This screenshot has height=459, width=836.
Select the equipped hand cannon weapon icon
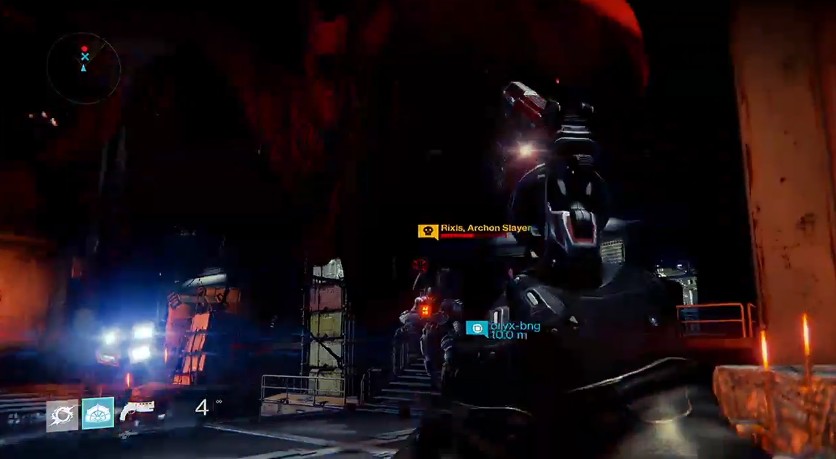[137, 410]
